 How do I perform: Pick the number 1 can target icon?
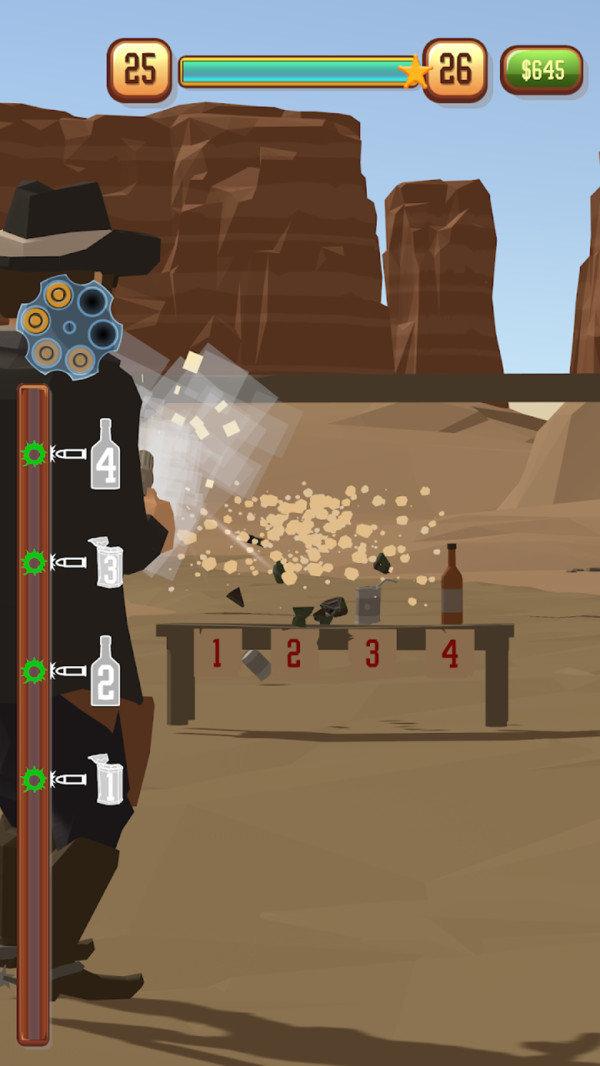(106, 780)
